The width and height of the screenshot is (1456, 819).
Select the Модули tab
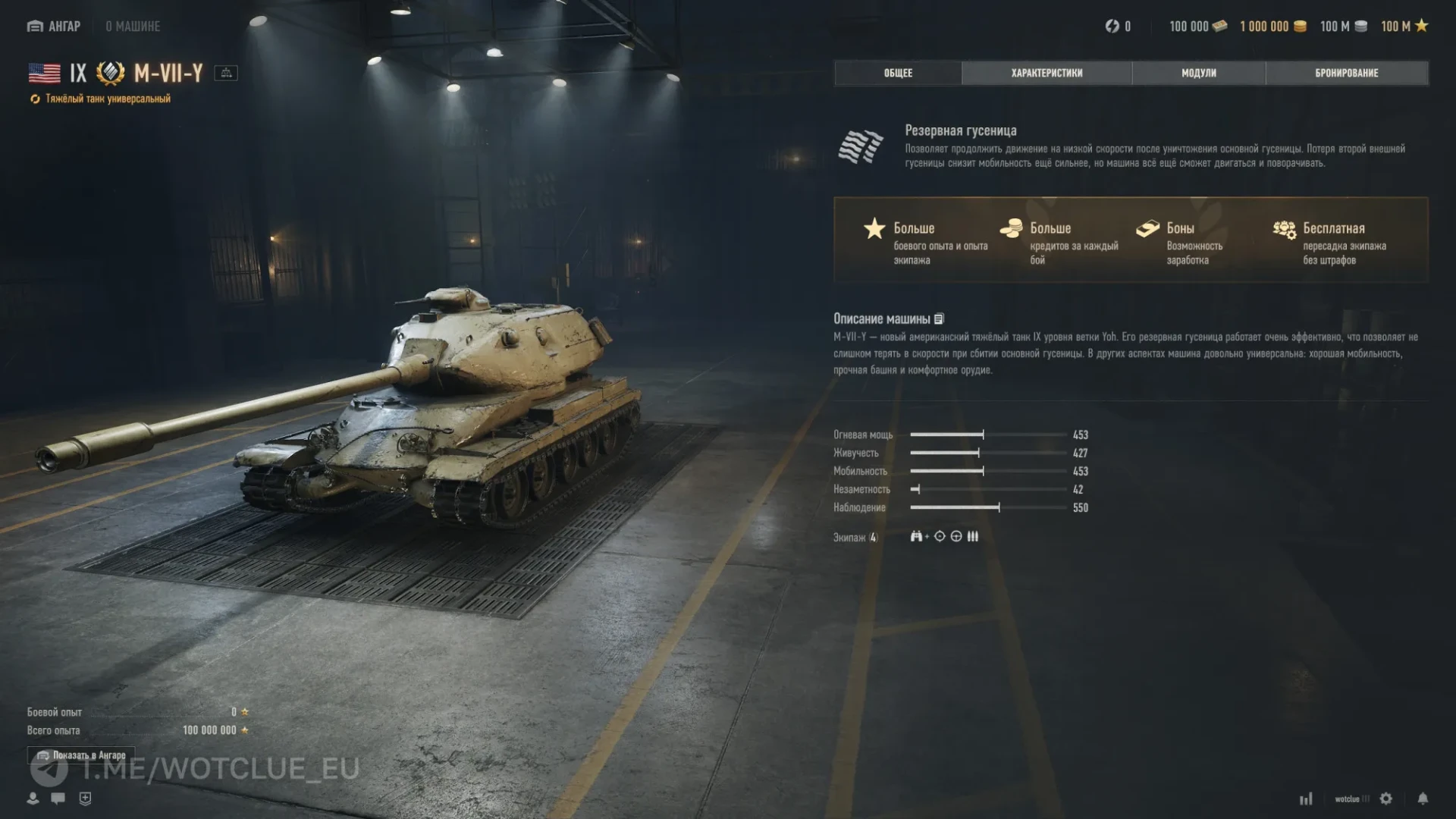coord(1198,73)
